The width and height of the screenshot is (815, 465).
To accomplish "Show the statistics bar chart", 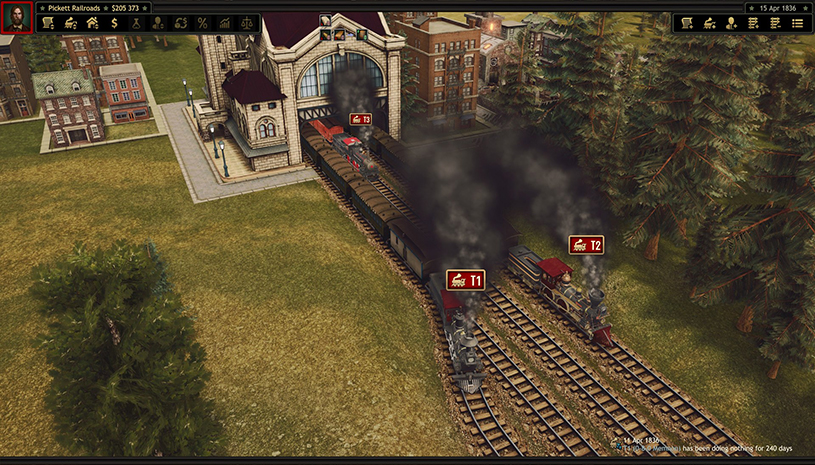I will coord(224,23).
